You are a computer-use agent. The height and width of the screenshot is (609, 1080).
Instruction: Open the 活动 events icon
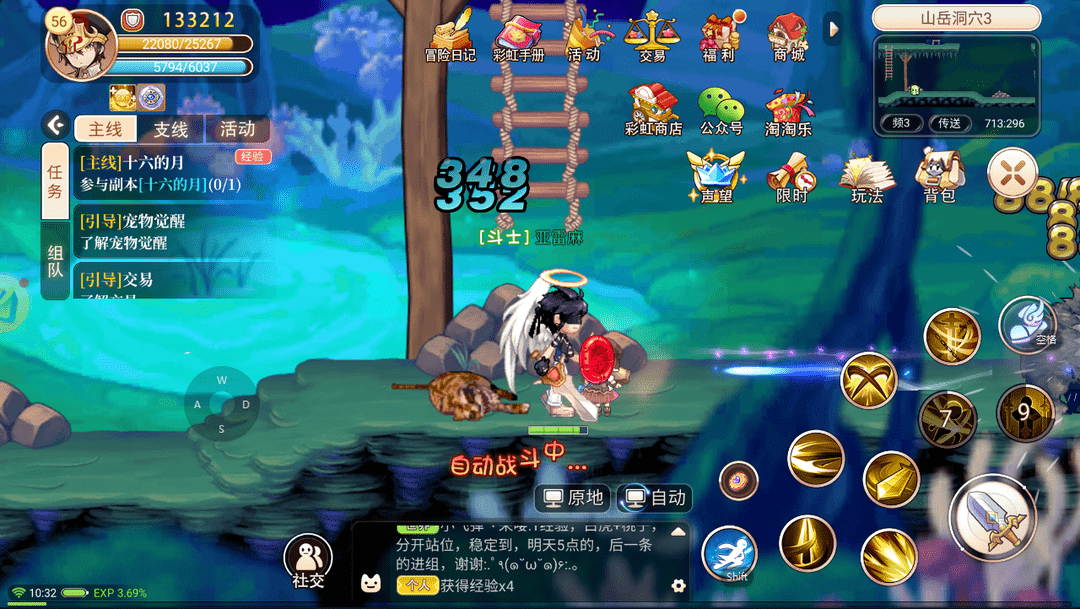(583, 36)
